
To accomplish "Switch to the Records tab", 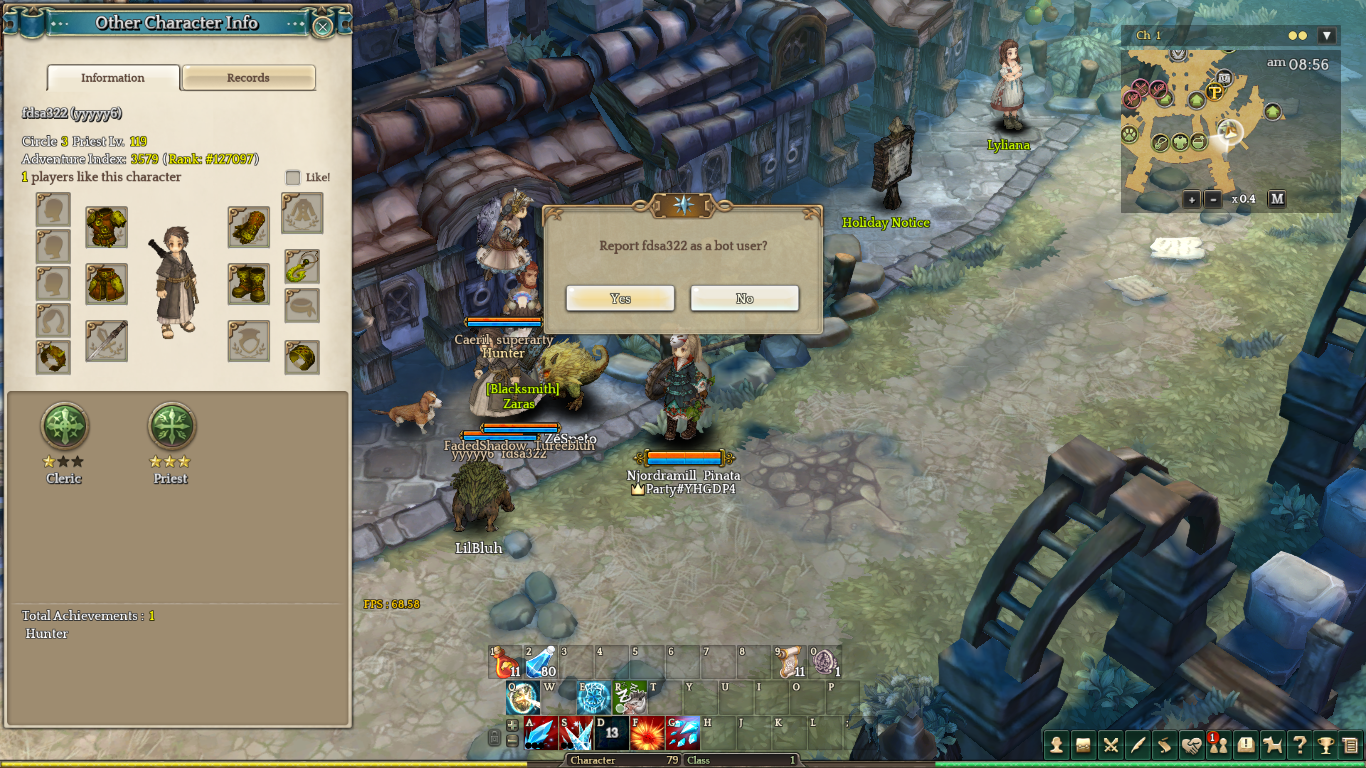I will (x=248, y=78).
